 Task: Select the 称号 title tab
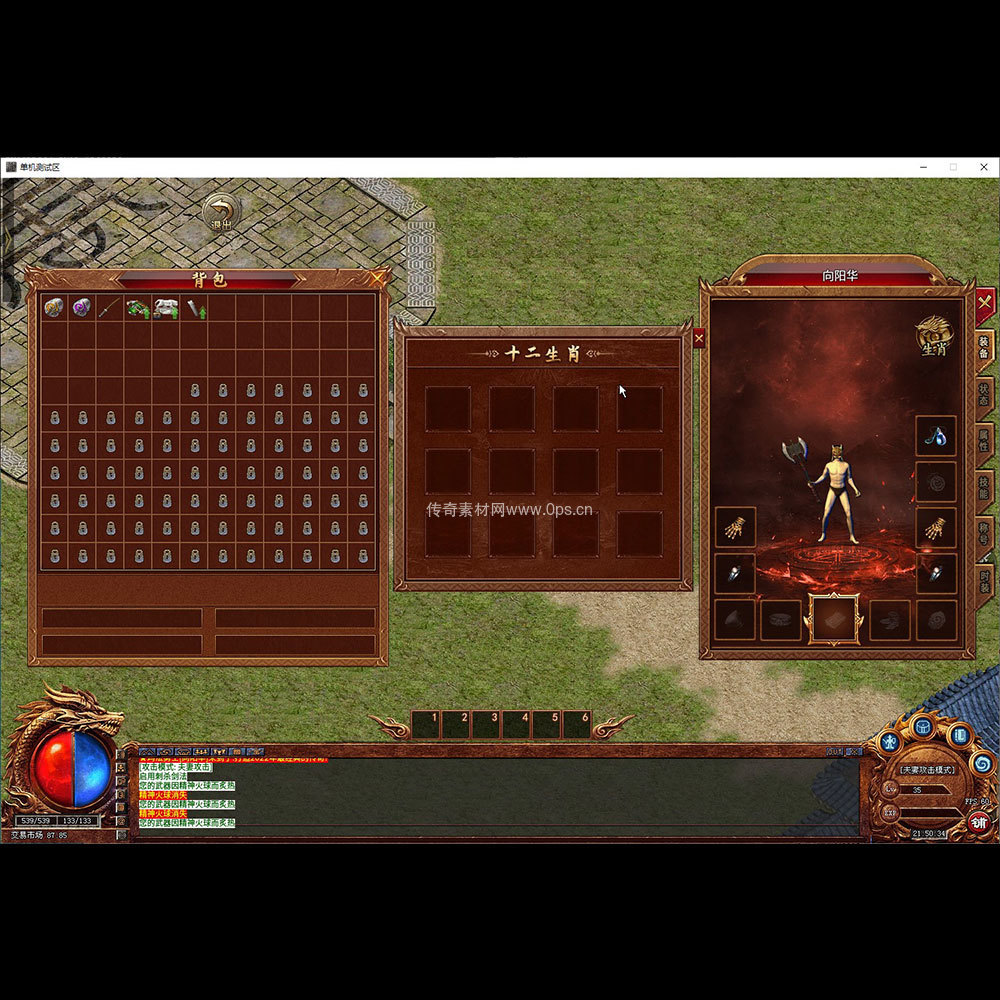click(984, 533)
